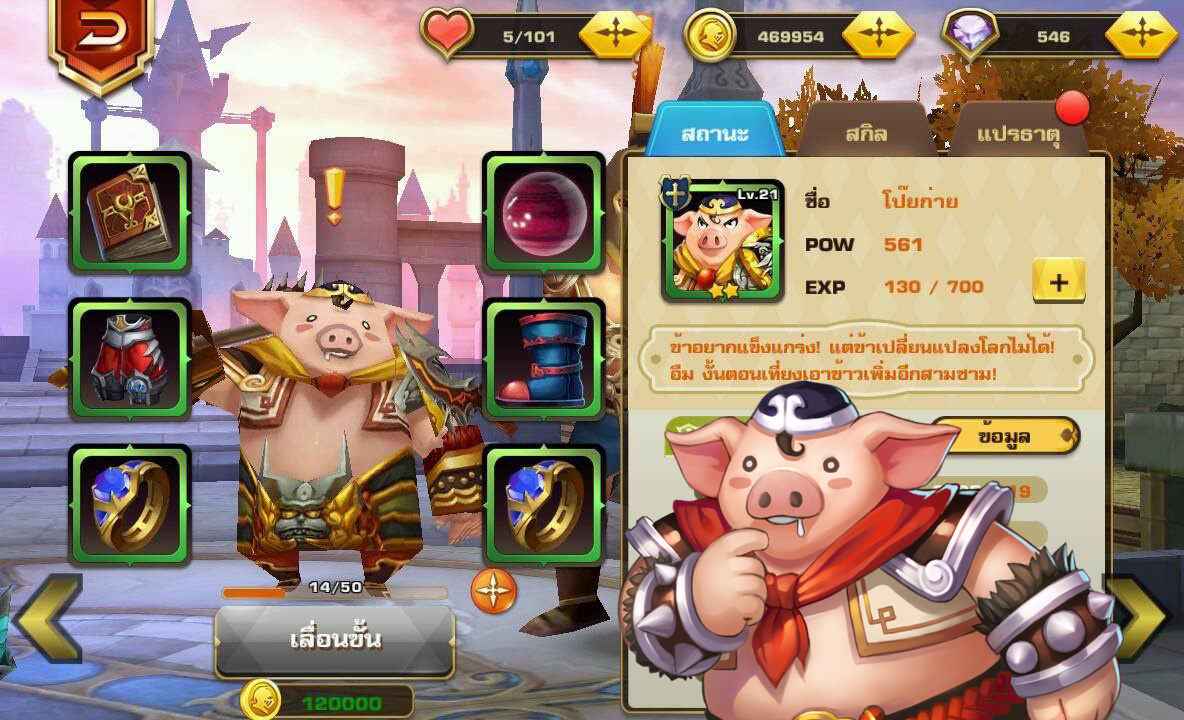Open the แปรธาตุ tab
This screenshot has height=720, width=1184.
[x=1018, y=134]
